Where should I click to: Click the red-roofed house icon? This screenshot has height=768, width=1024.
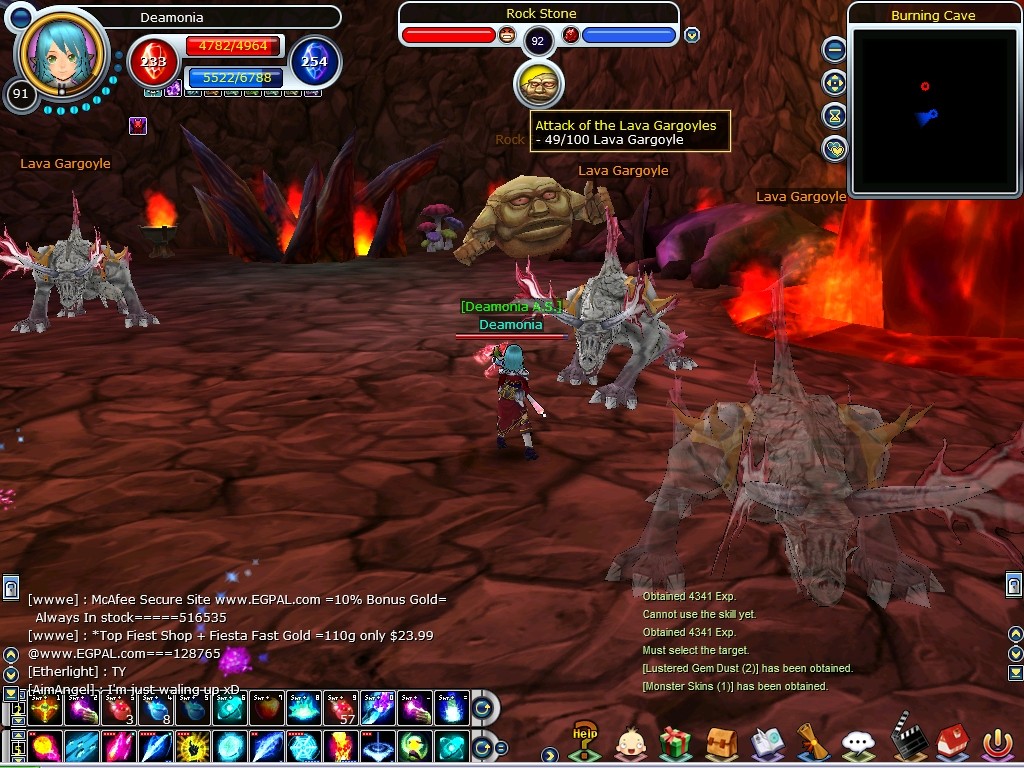click(x=950, y=743)
